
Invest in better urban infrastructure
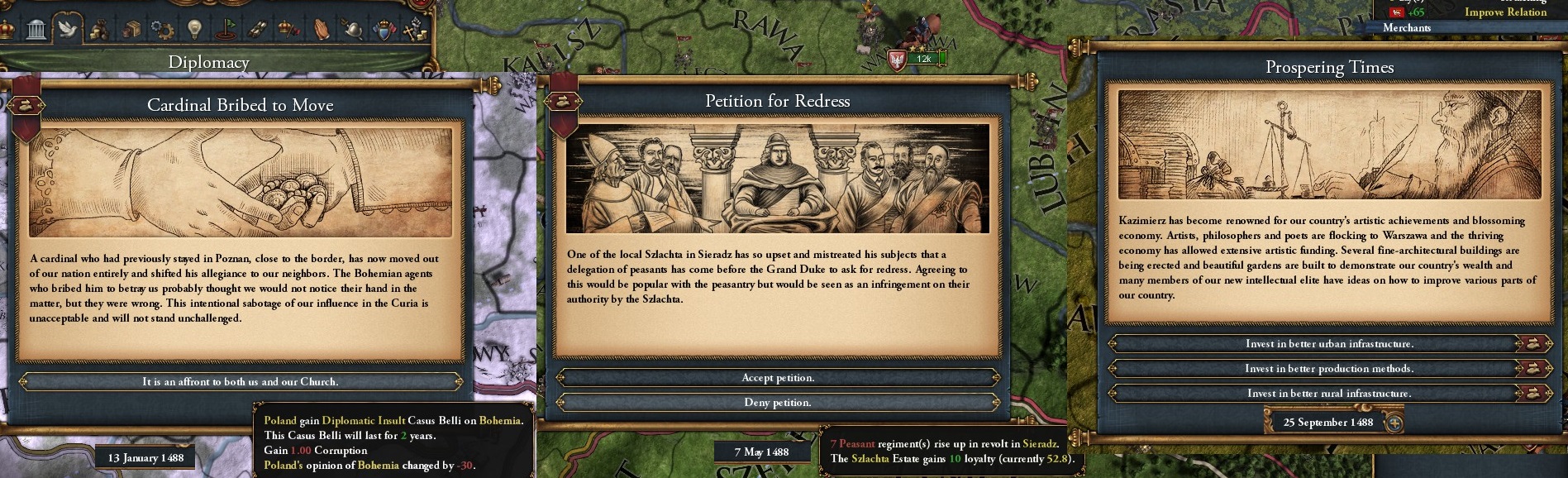(x=1328, y=344)
